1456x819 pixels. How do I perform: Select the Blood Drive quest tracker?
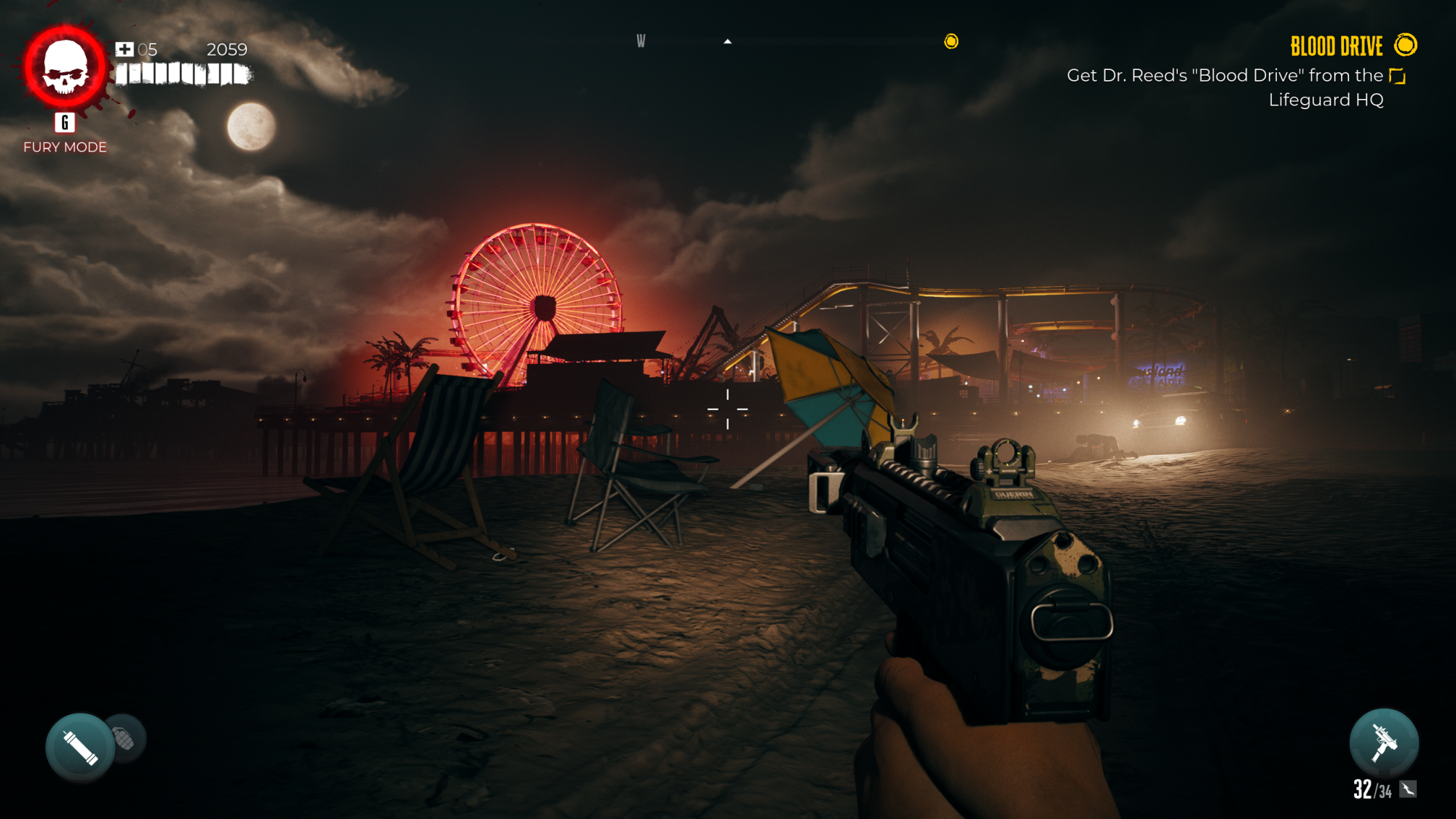point(1336,47)
